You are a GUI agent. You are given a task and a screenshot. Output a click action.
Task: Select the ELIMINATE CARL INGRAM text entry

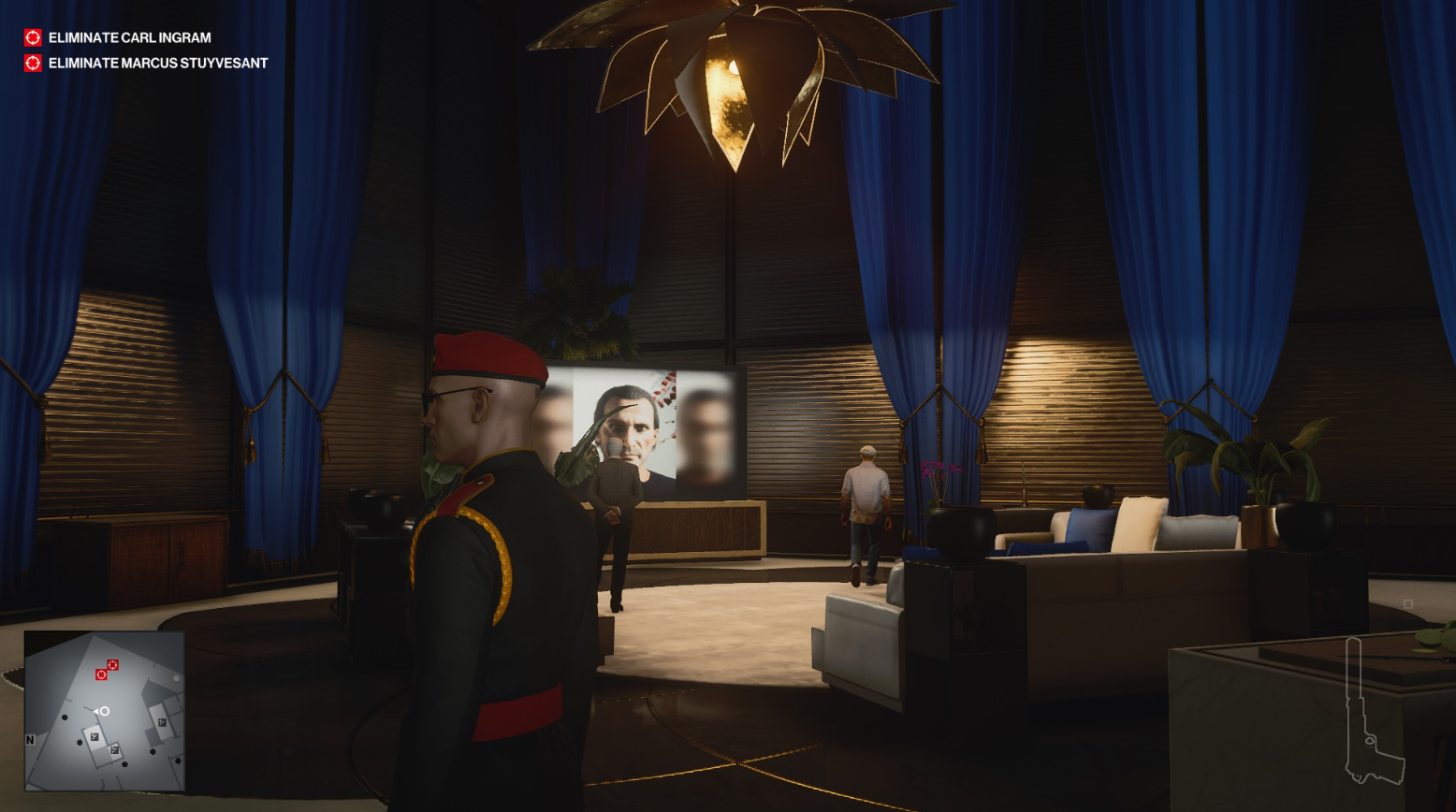132,38
